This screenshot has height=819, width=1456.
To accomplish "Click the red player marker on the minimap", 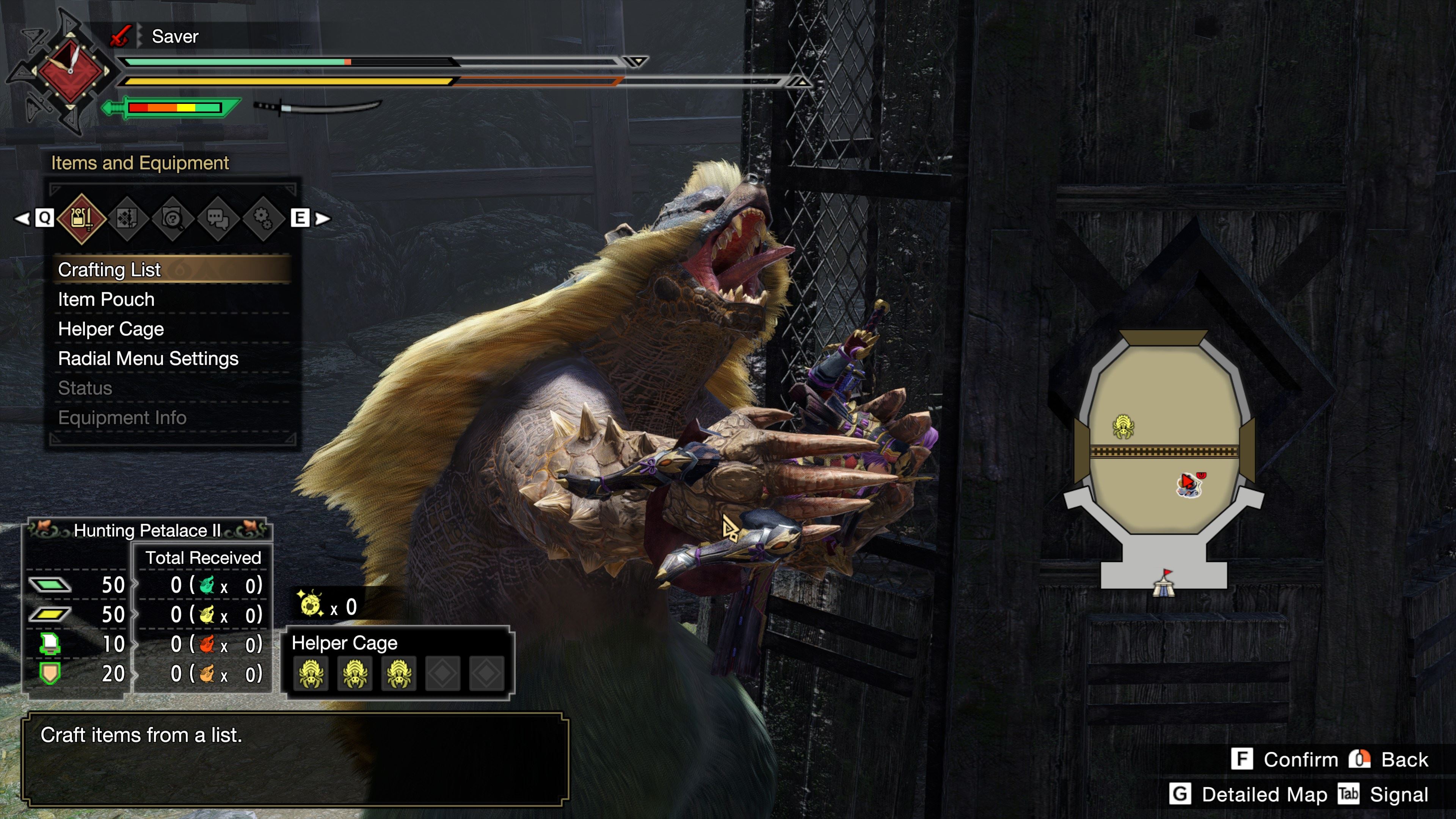I will point(1188,484).
